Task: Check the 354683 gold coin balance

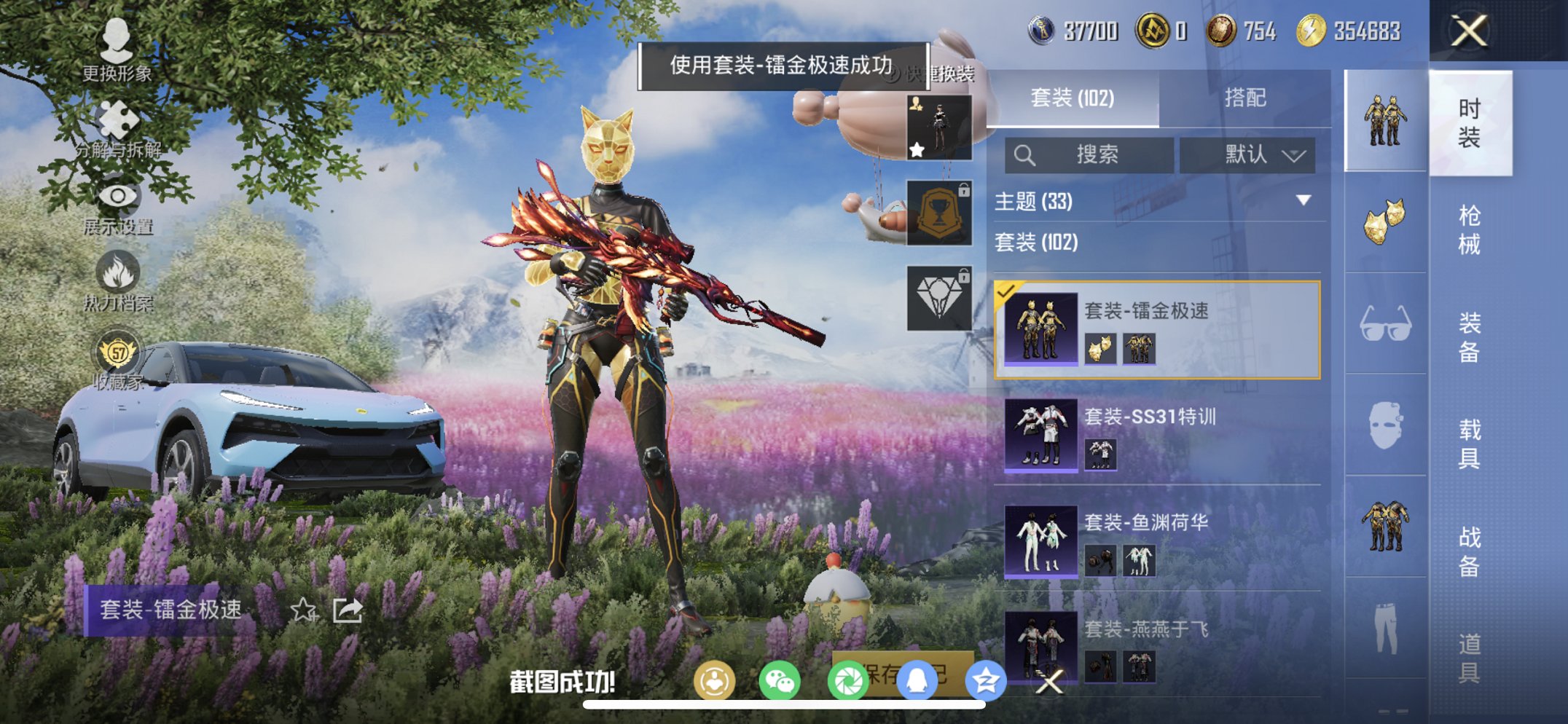Action: click(x=1357, y=31)
